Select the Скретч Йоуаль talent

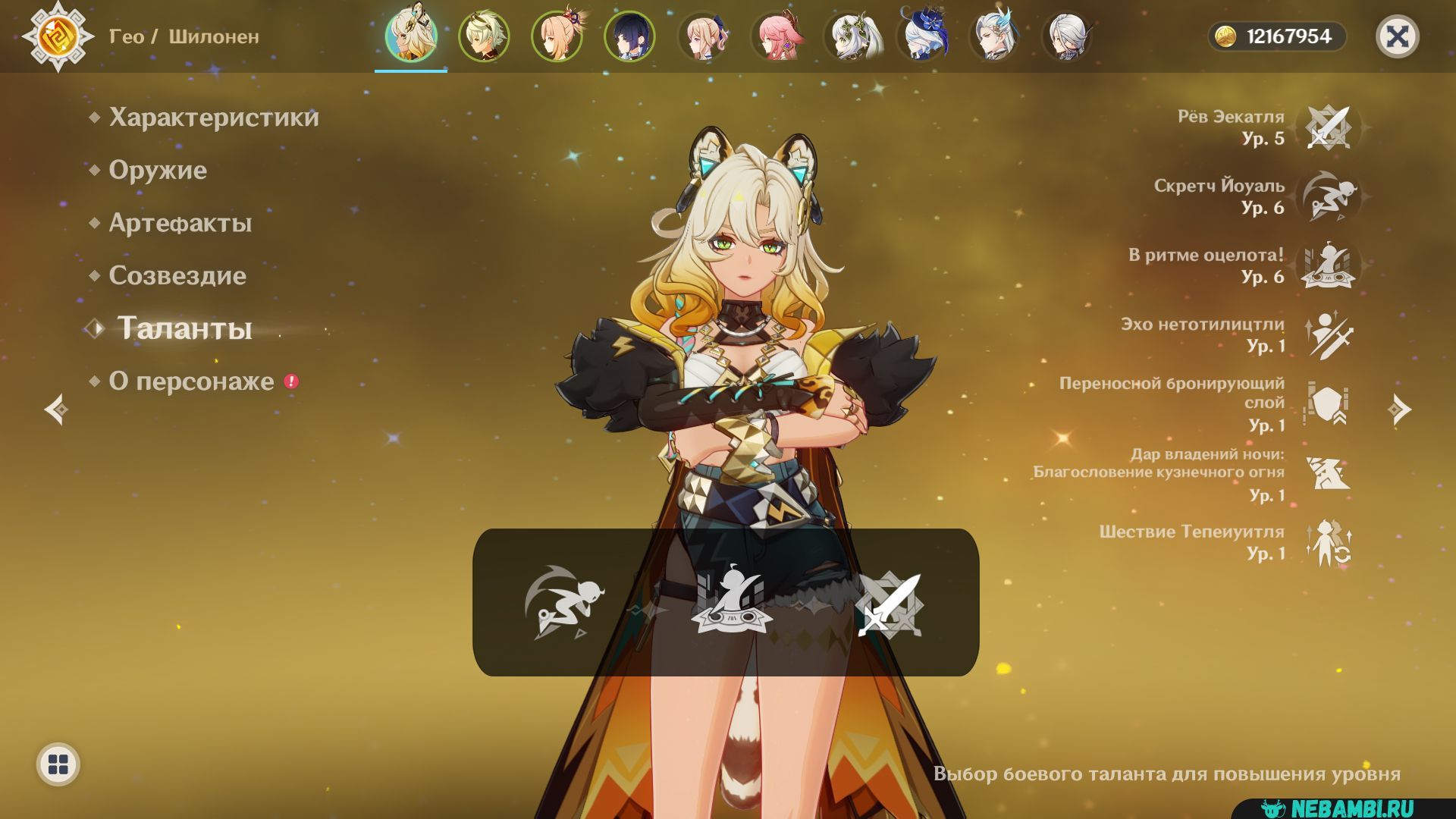pos(1329,196)
